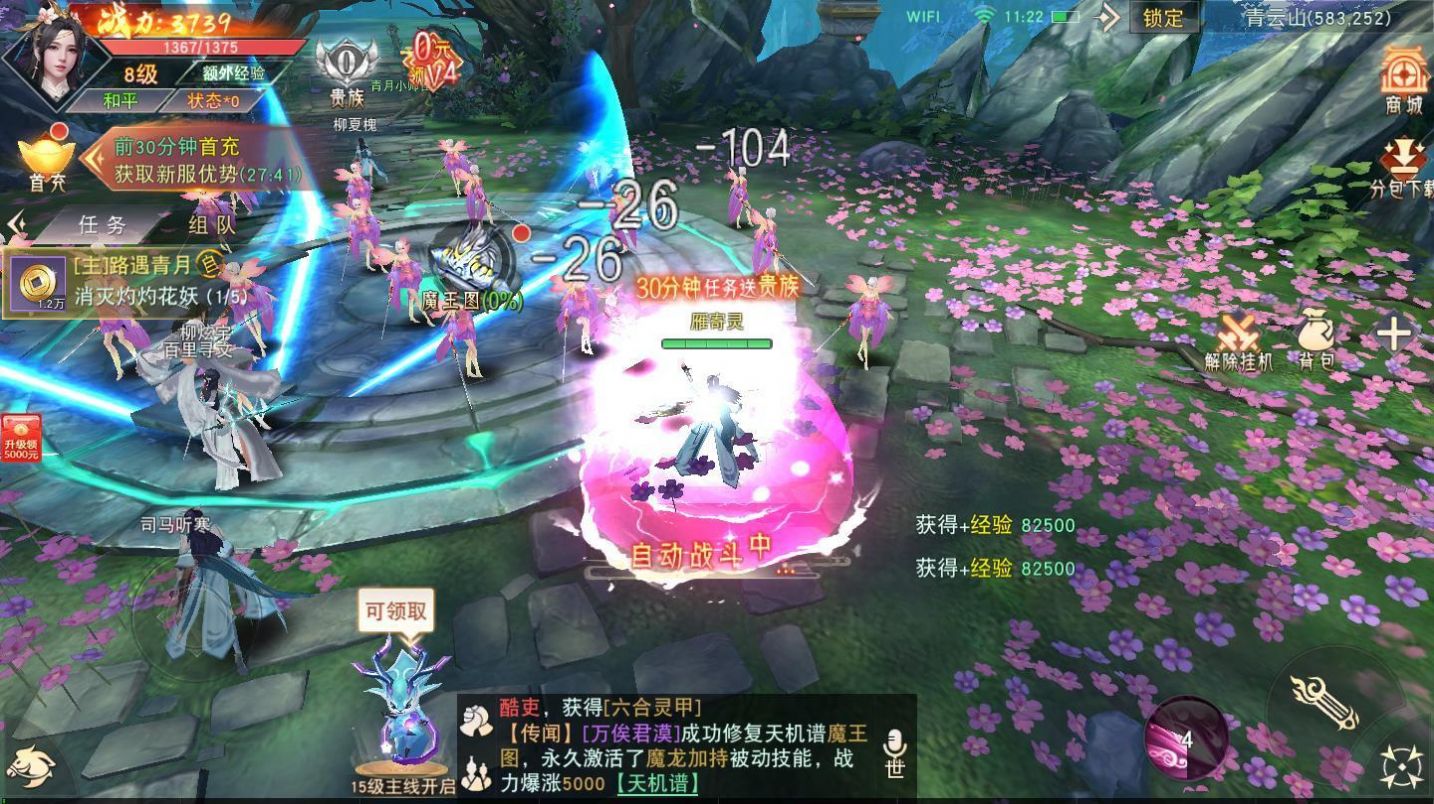Tap the arrow beside the battery indicator
The height and width of the screenshot is (804, 1434).
1106,17
